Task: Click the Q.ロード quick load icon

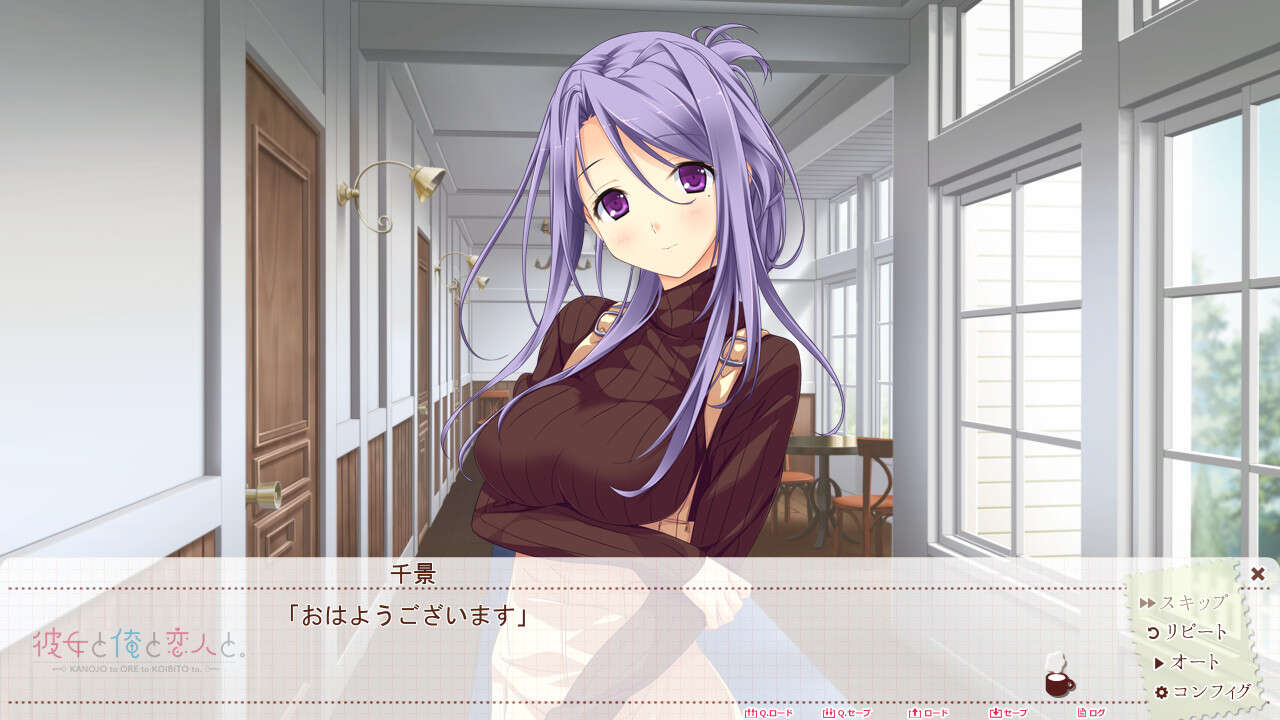Action: [x=749, y=713]
